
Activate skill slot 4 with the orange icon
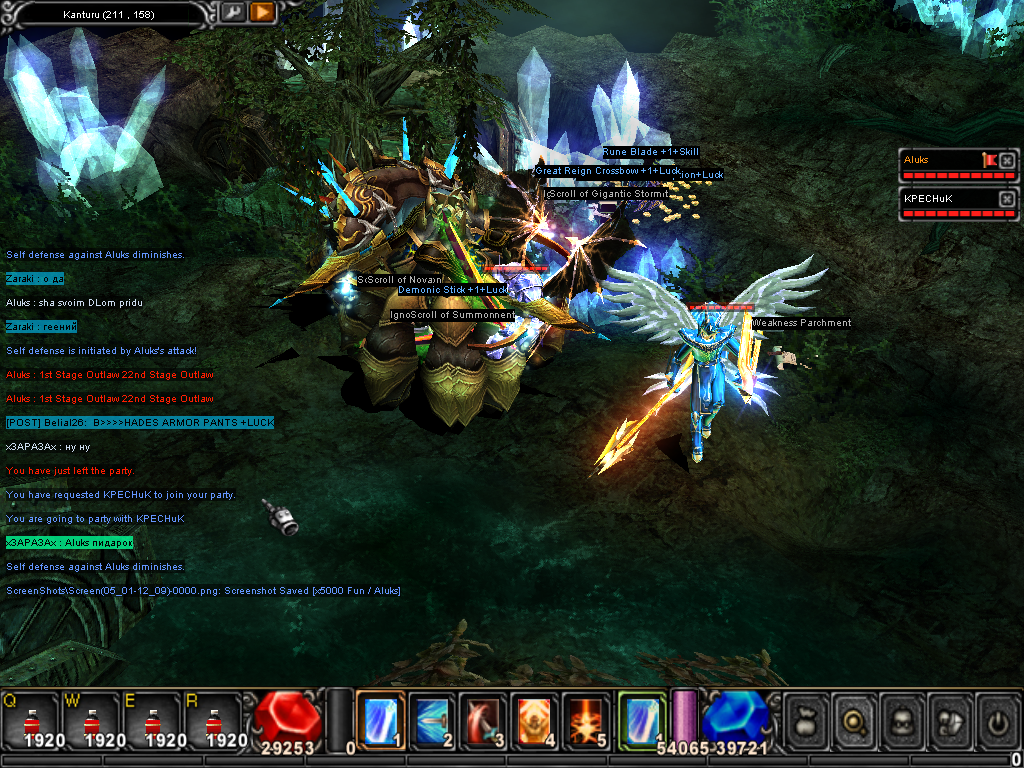pyautogui.click(x=535, y=719)
